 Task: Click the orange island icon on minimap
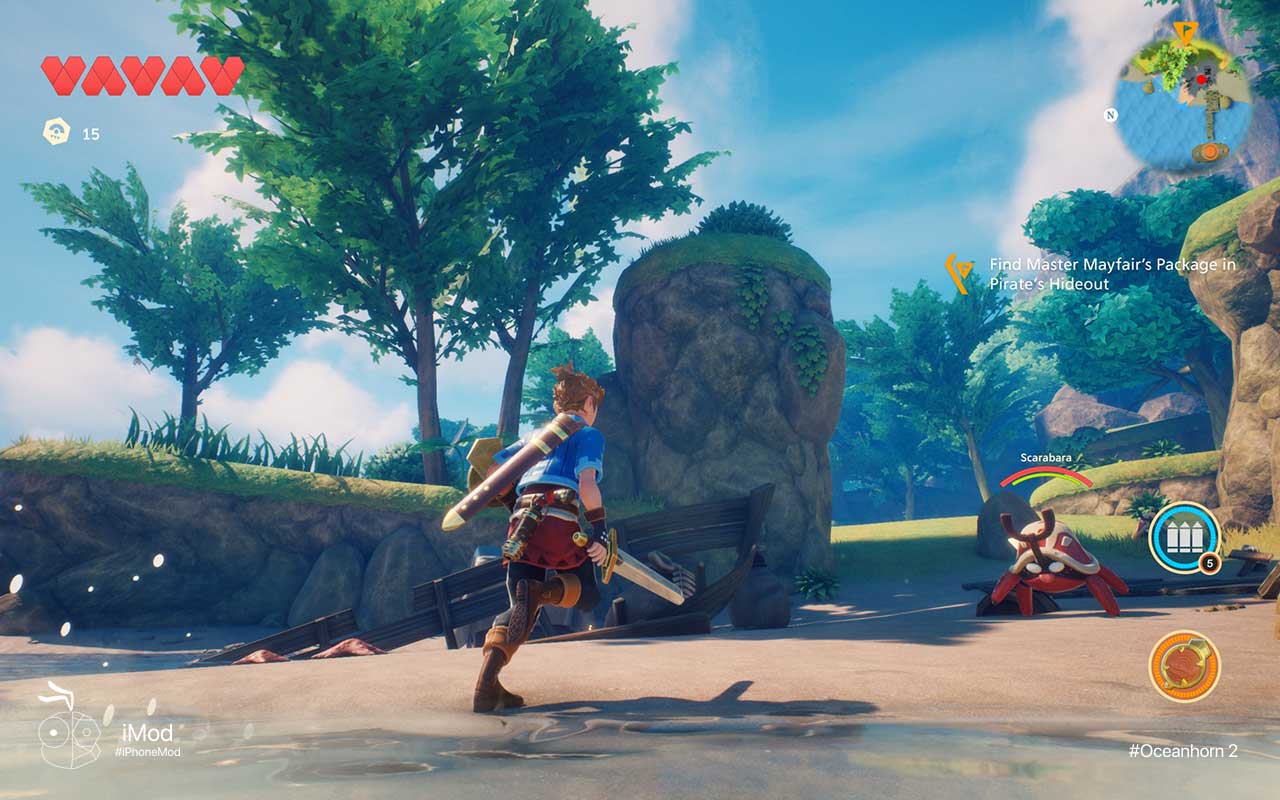click(x=1210, y=150)
